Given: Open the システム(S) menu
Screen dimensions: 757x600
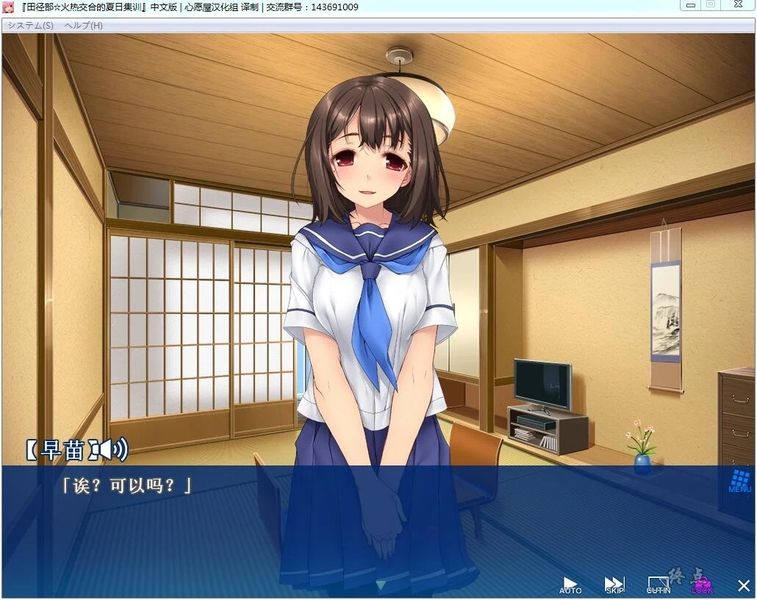Looking at the screenshot, I should coord(30,25).
